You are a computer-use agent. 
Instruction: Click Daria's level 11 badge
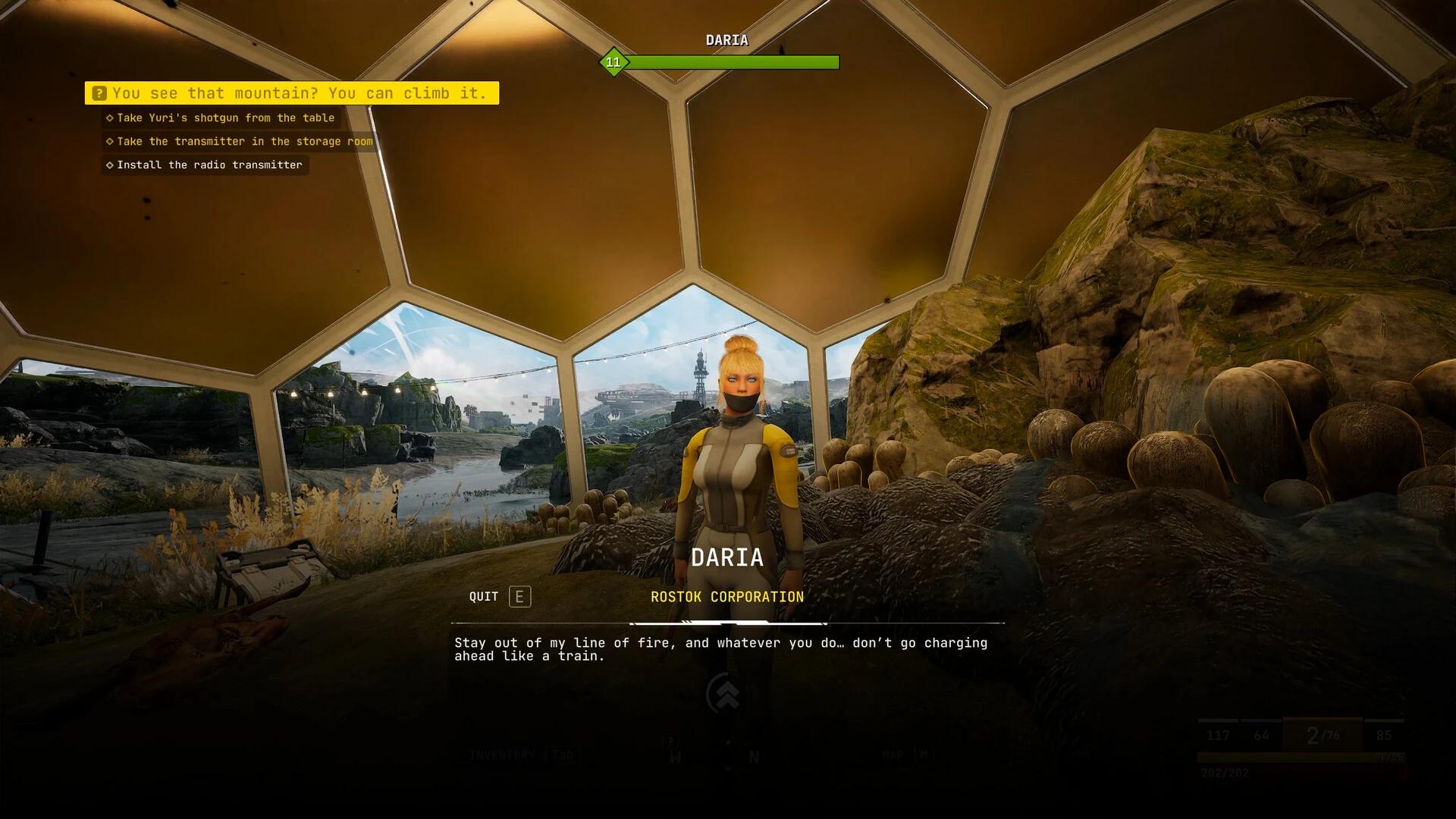[x=613, y=63]
